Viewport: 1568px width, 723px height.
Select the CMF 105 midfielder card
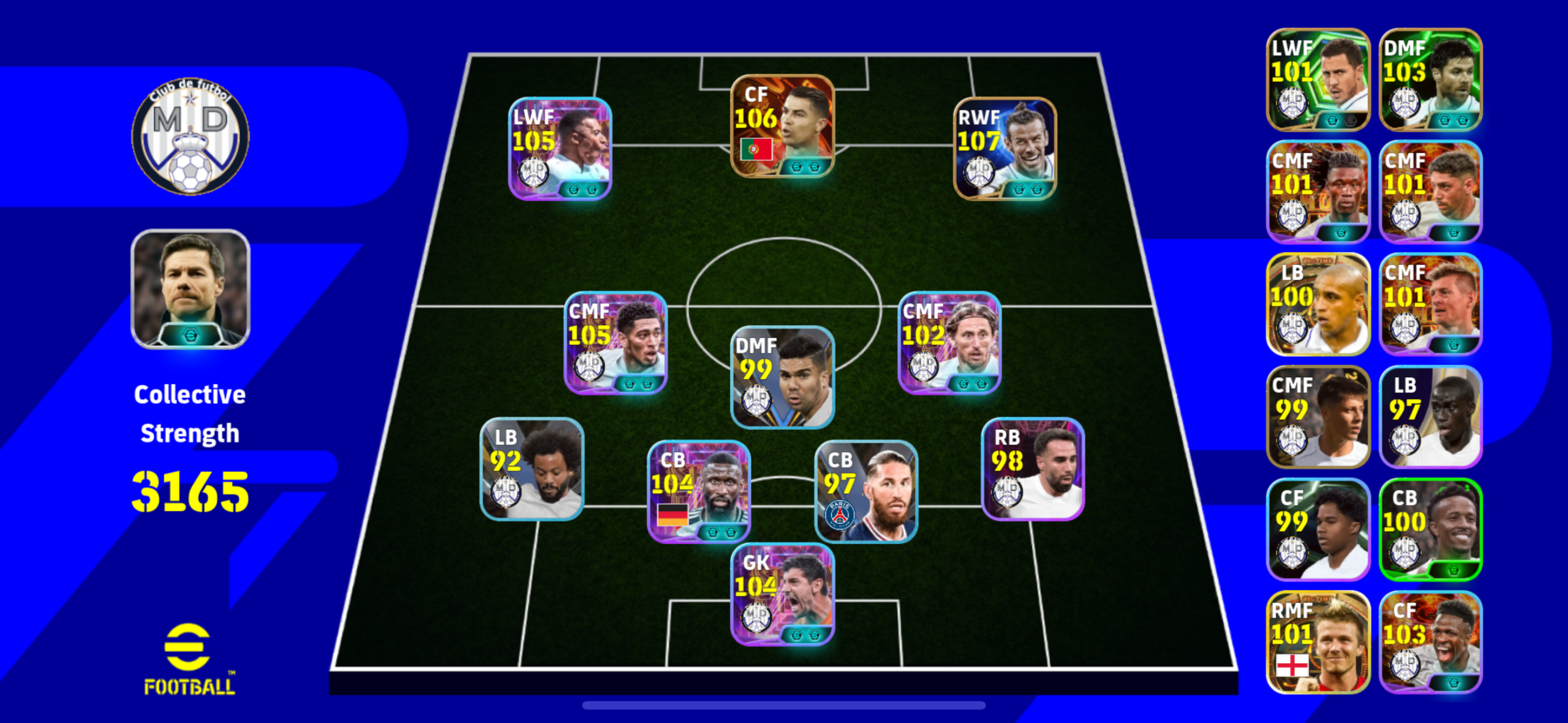click(615, 343)
